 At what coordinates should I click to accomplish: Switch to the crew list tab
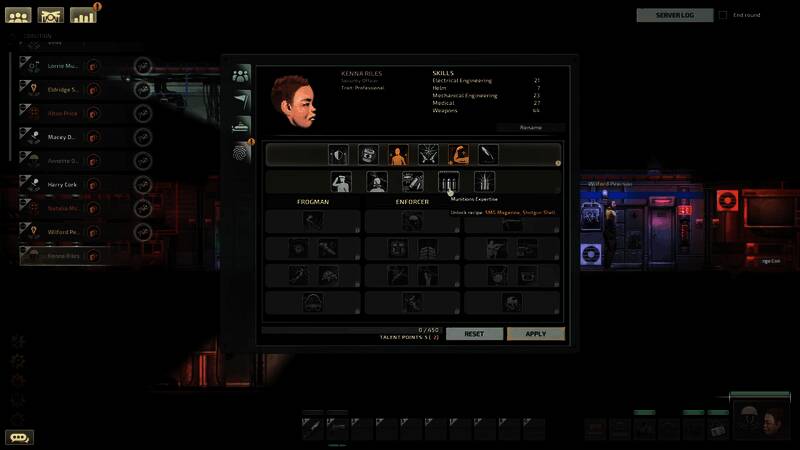pyautogui.click(x=241, y=74)
